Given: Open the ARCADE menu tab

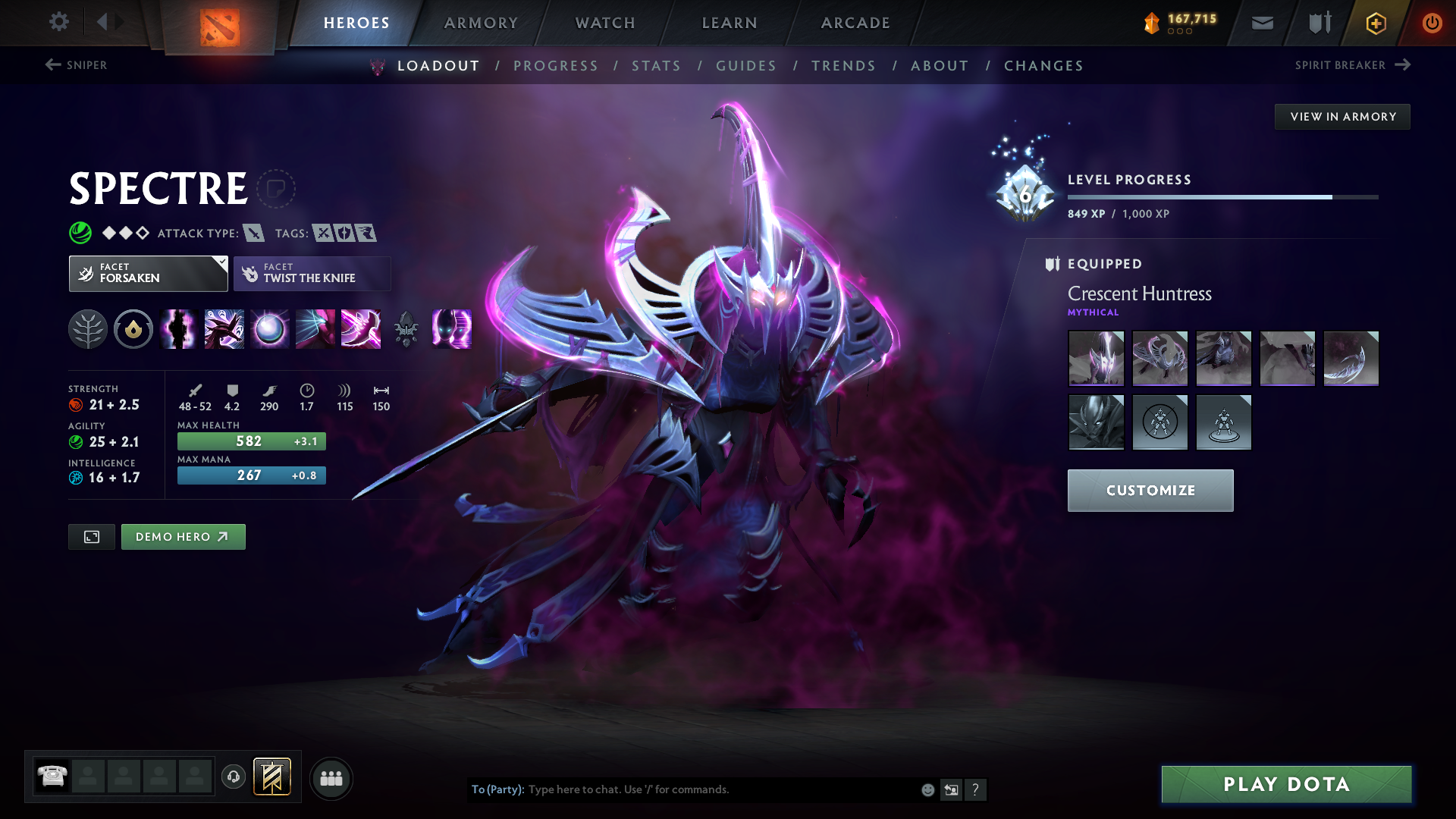Looking at the screenshot, I should tap(855, 23).
